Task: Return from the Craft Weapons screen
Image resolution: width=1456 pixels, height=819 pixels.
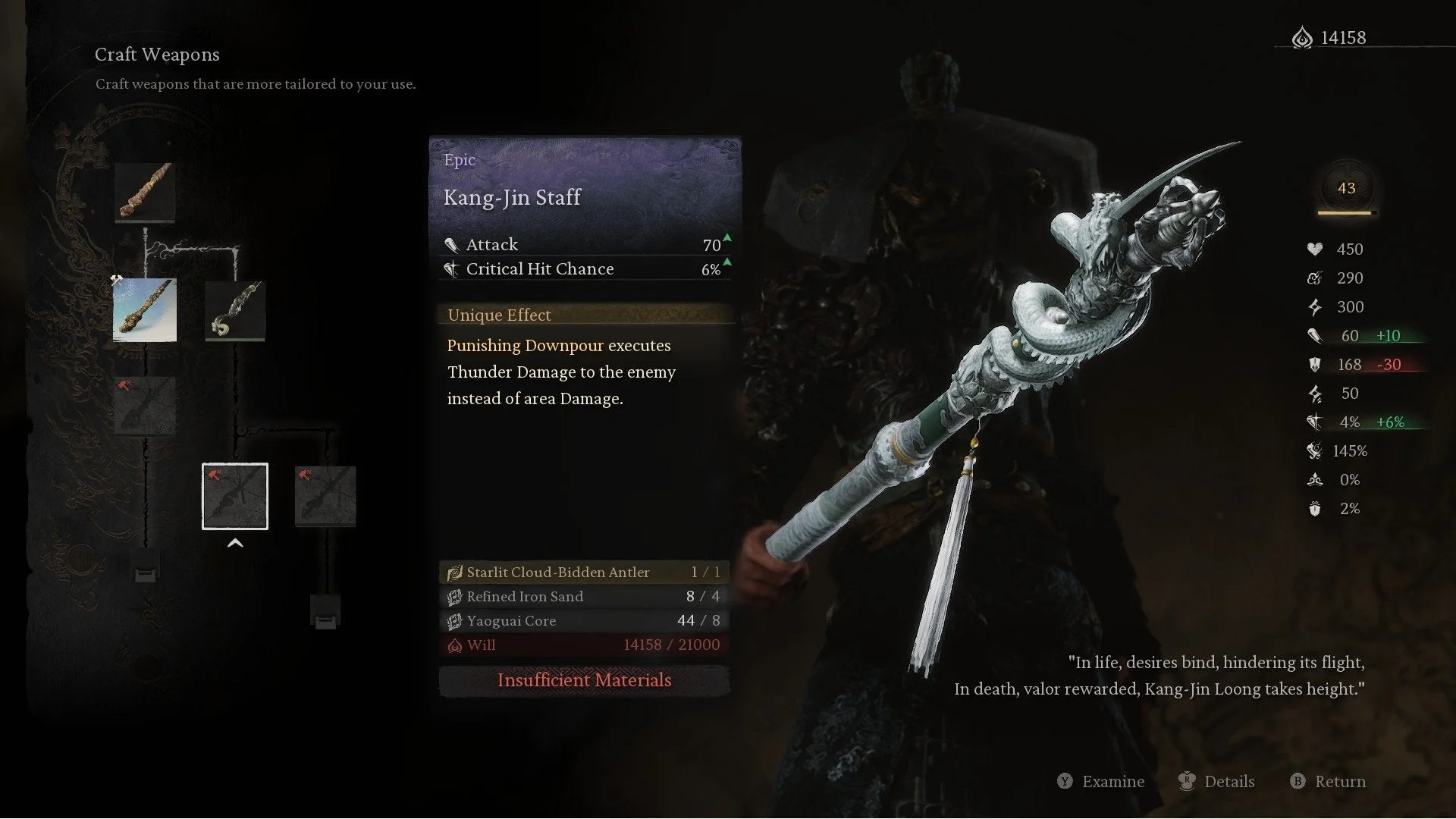Action: pyautogui.click(x=1329, y=782)
